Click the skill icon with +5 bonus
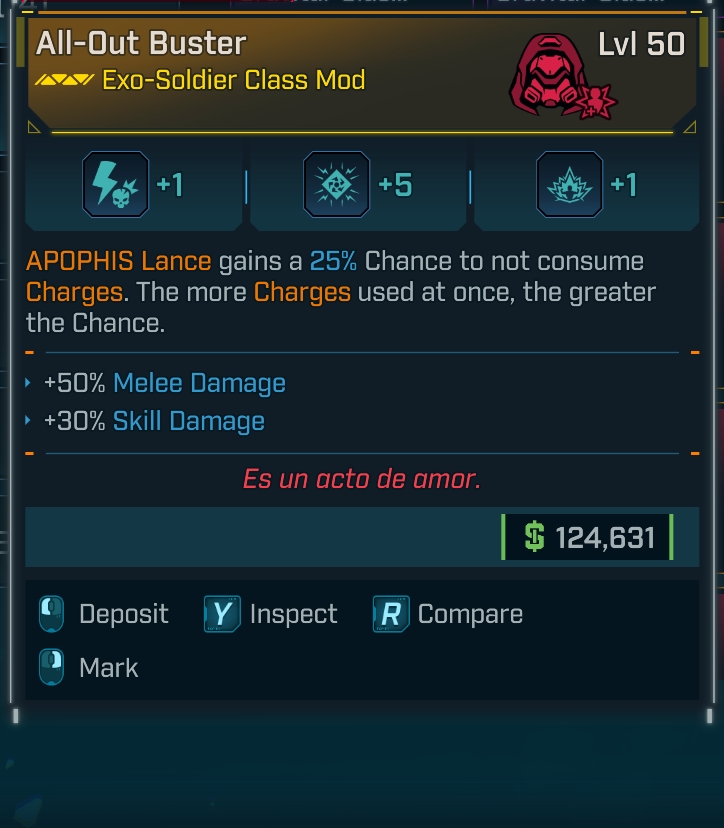724x828 pixels. click(338, 185)
